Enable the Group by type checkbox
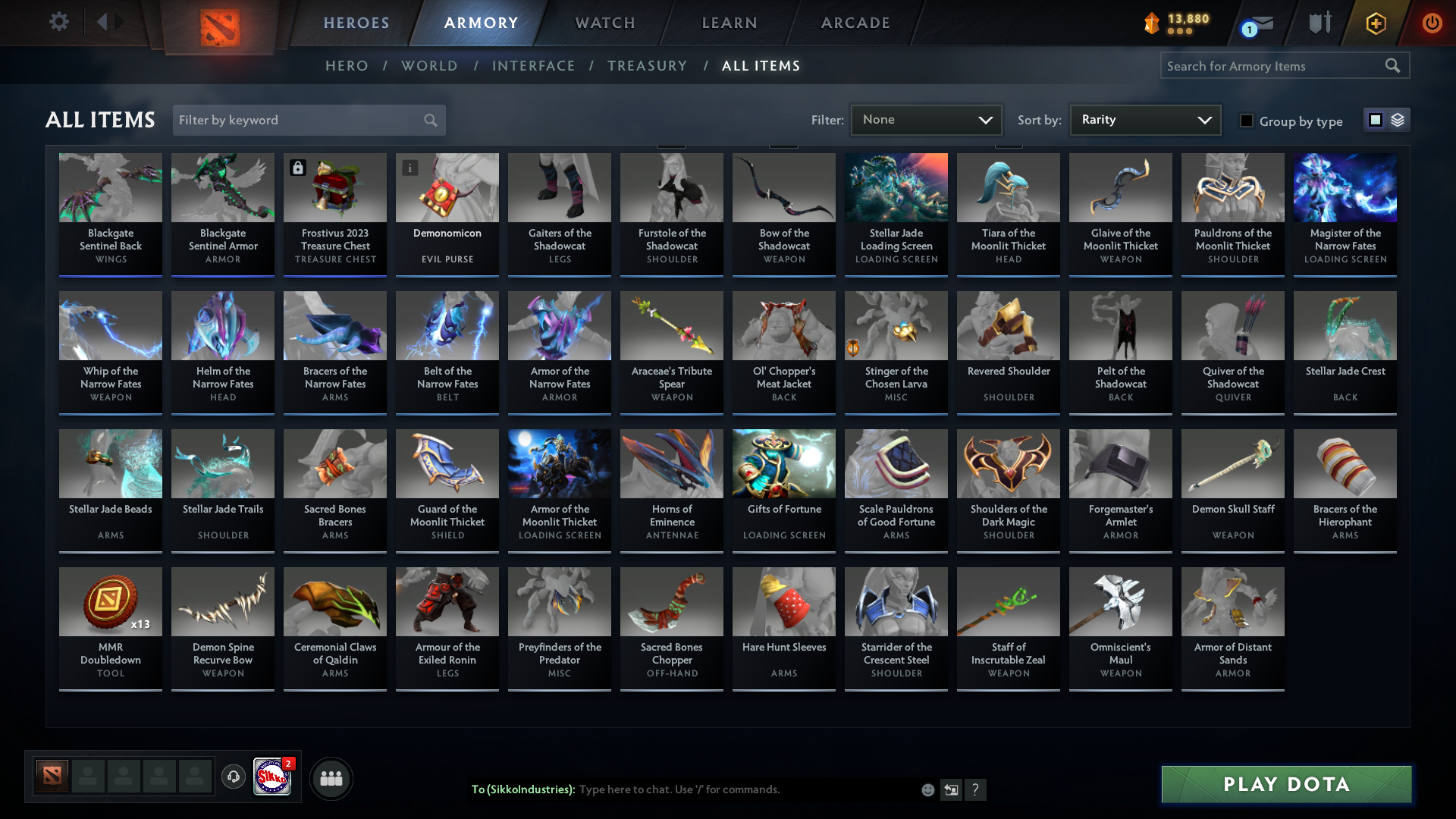1456x819 pixels. click(1247, 121)
